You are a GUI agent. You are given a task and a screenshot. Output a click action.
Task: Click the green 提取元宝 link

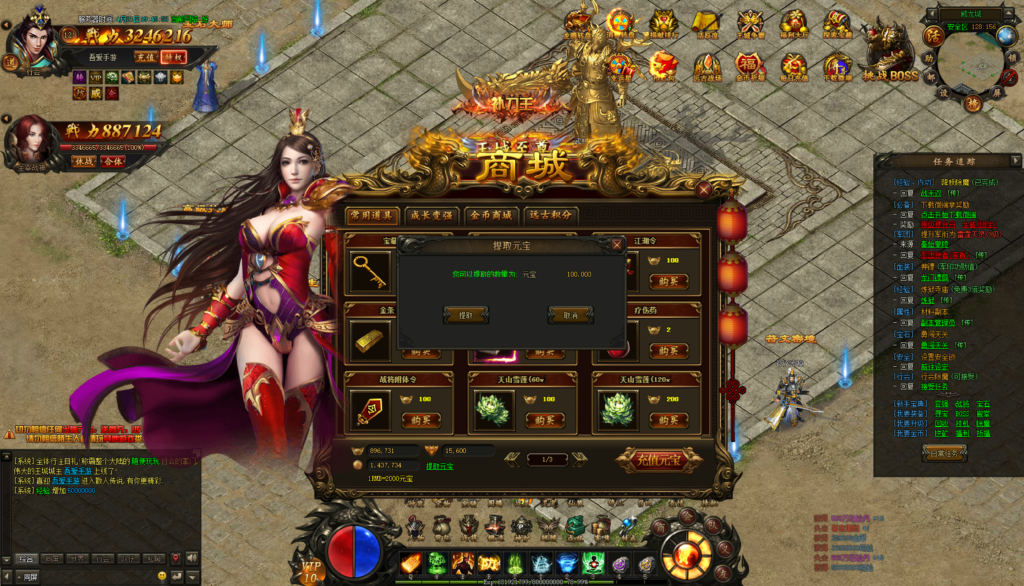tap(440, 466)
